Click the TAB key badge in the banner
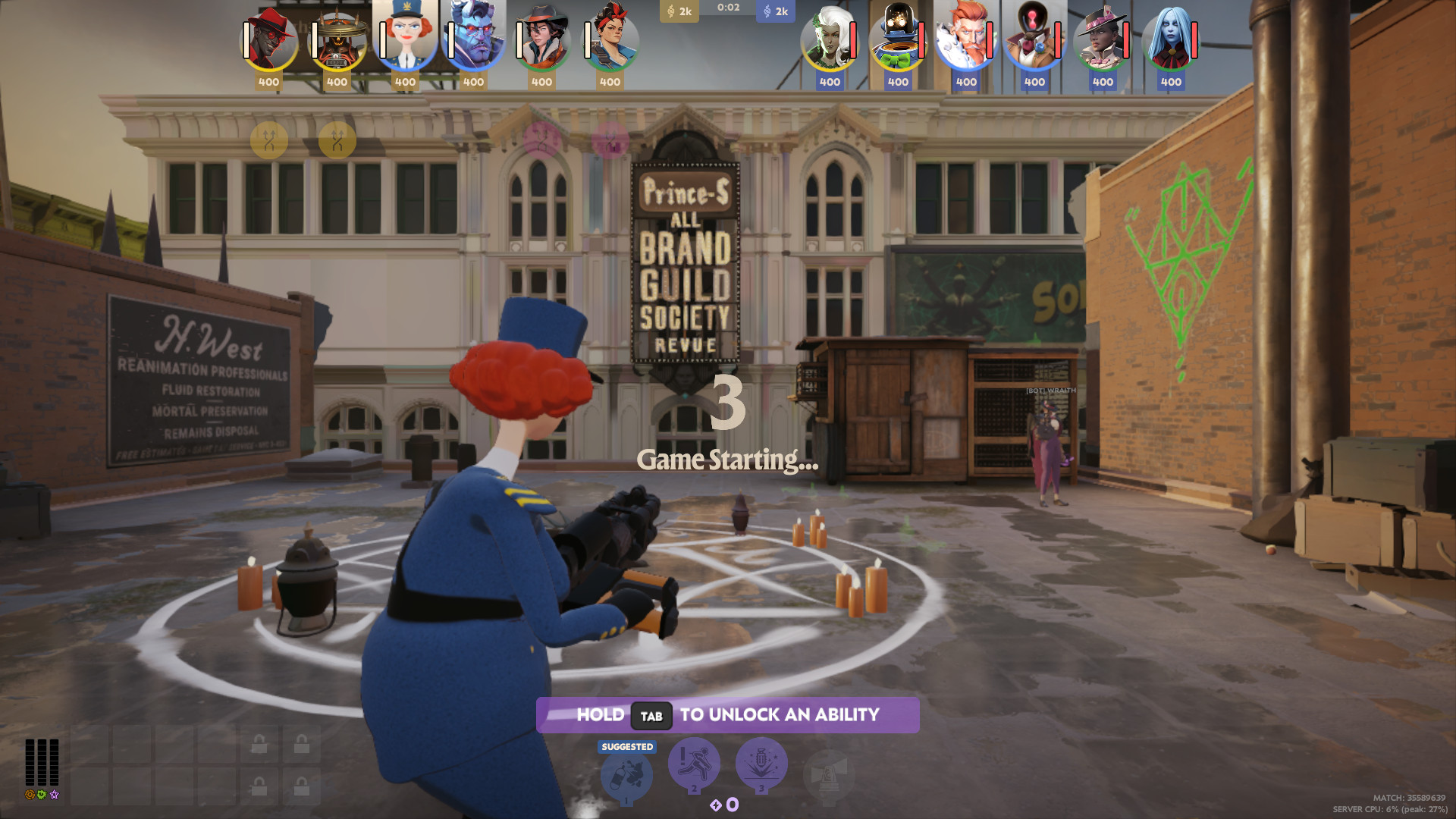This screenshot has width=1456, height=819. [x=651, y=714]
